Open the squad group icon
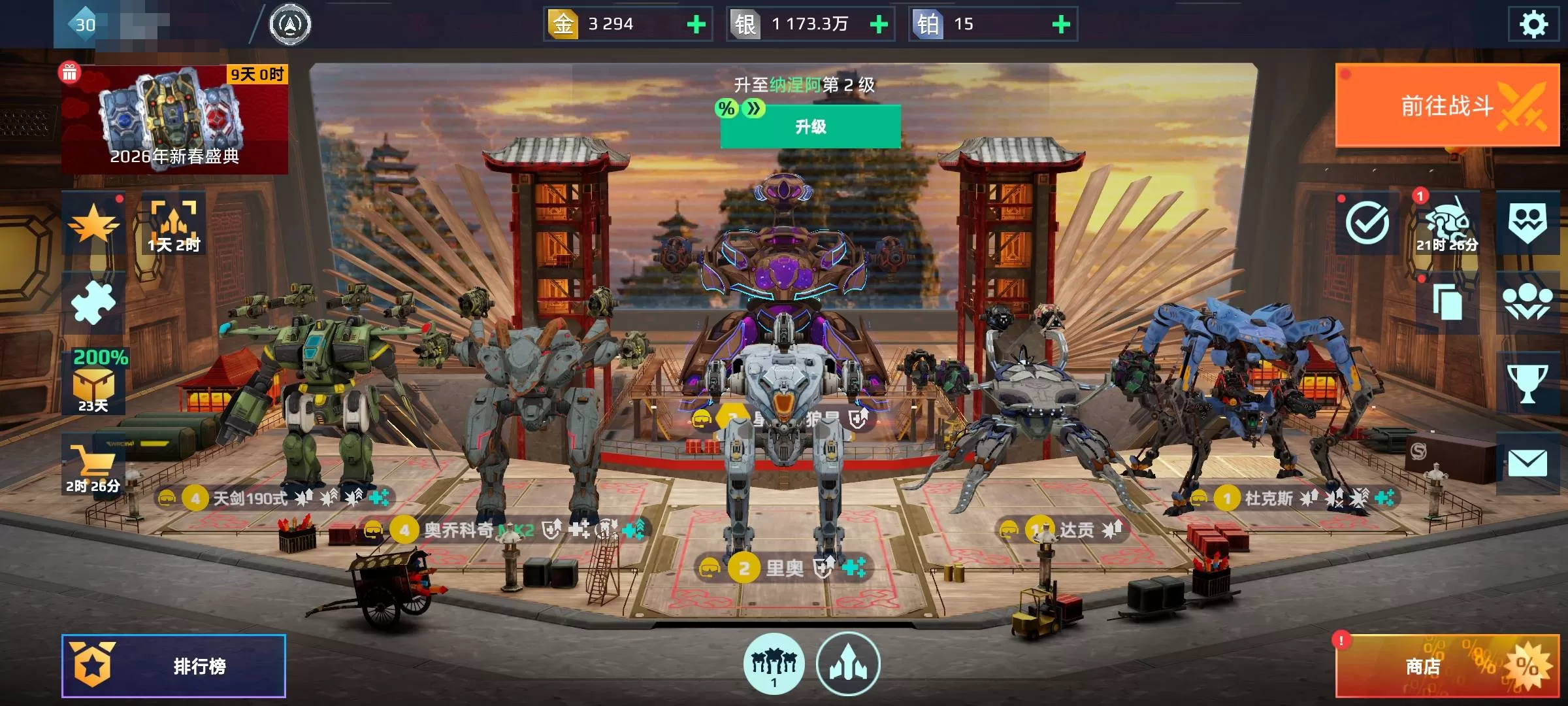The image size is (1568, 706). pyautogui.click(x=1527, y=303)
